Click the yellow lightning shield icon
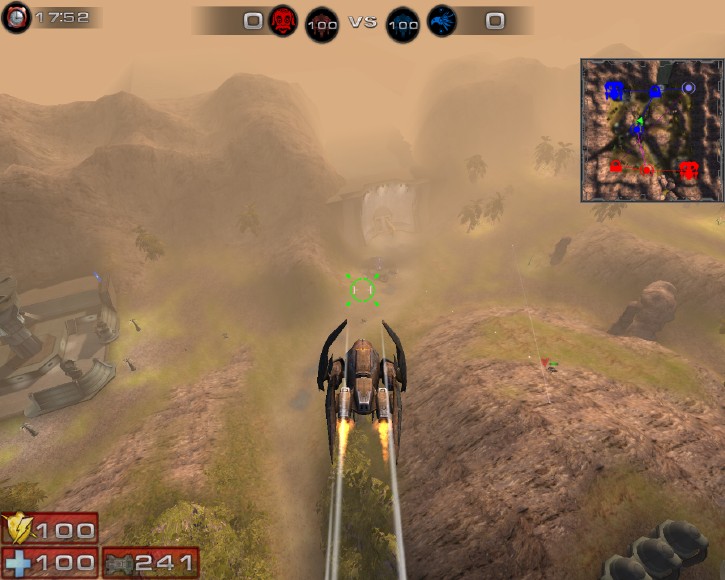 pyautogui.click(x=17, y=527)
